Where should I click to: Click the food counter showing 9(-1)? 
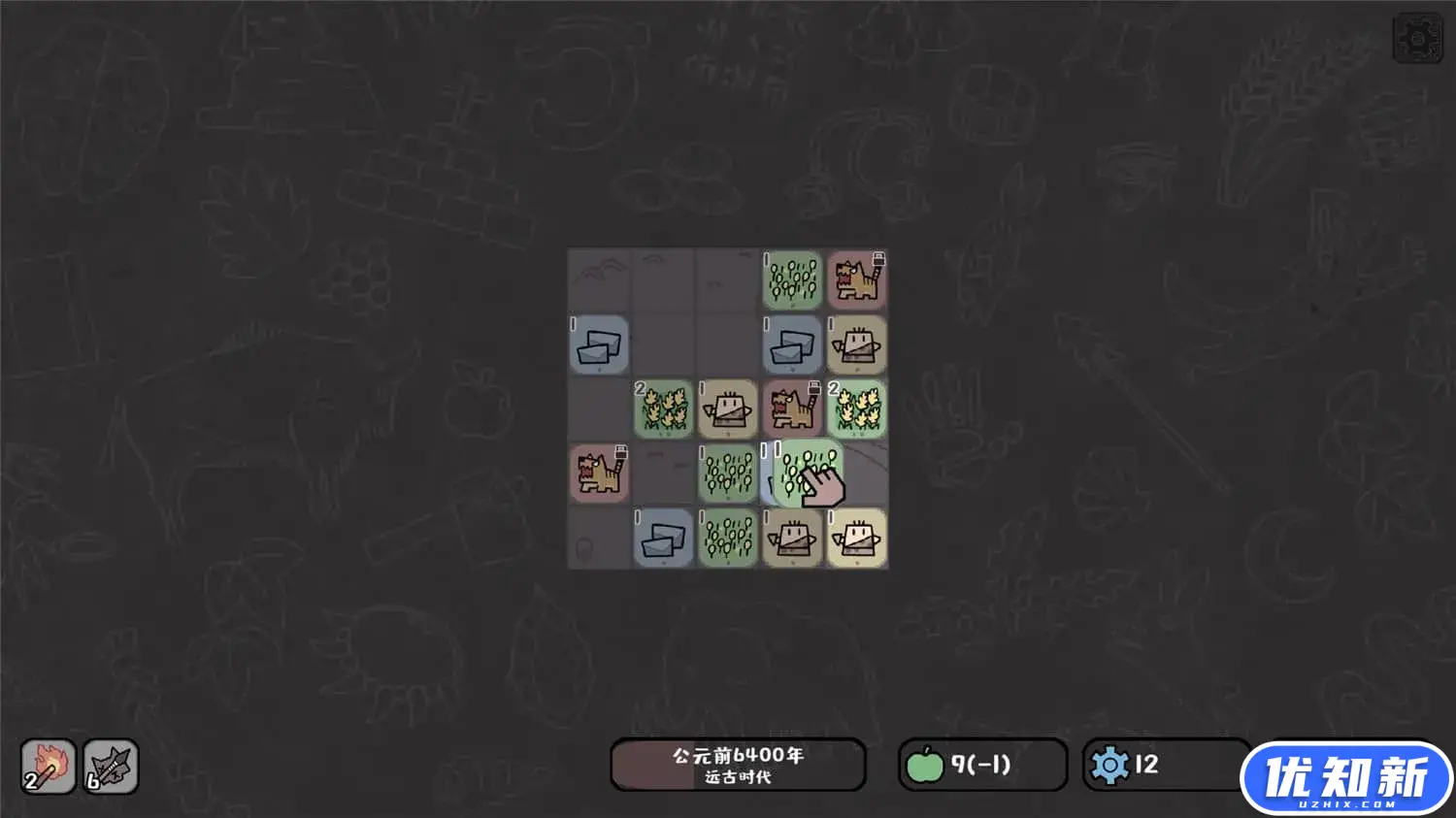[x=982, y=764]
